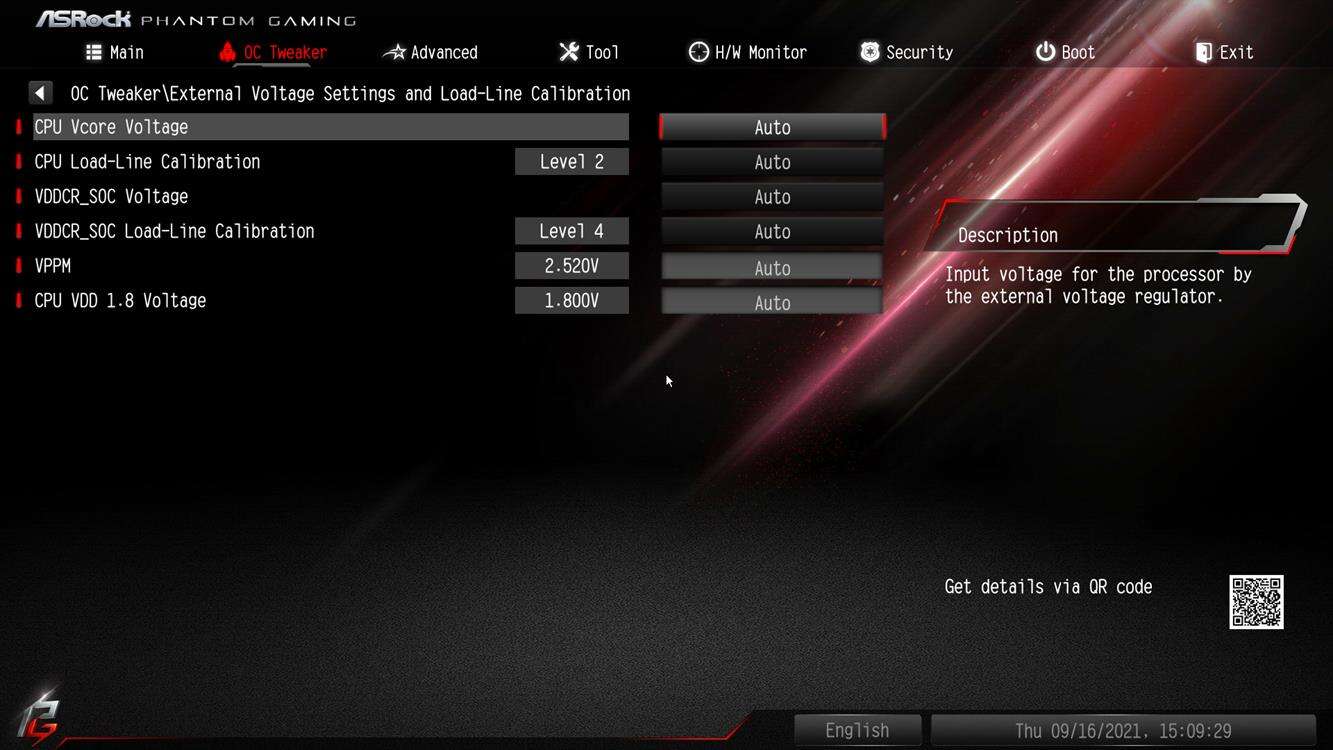This screenshot has width=1333, height=750.
Task: Edit CPU VDD 1.8 Voltage Auto field
Action: point(772,303)
